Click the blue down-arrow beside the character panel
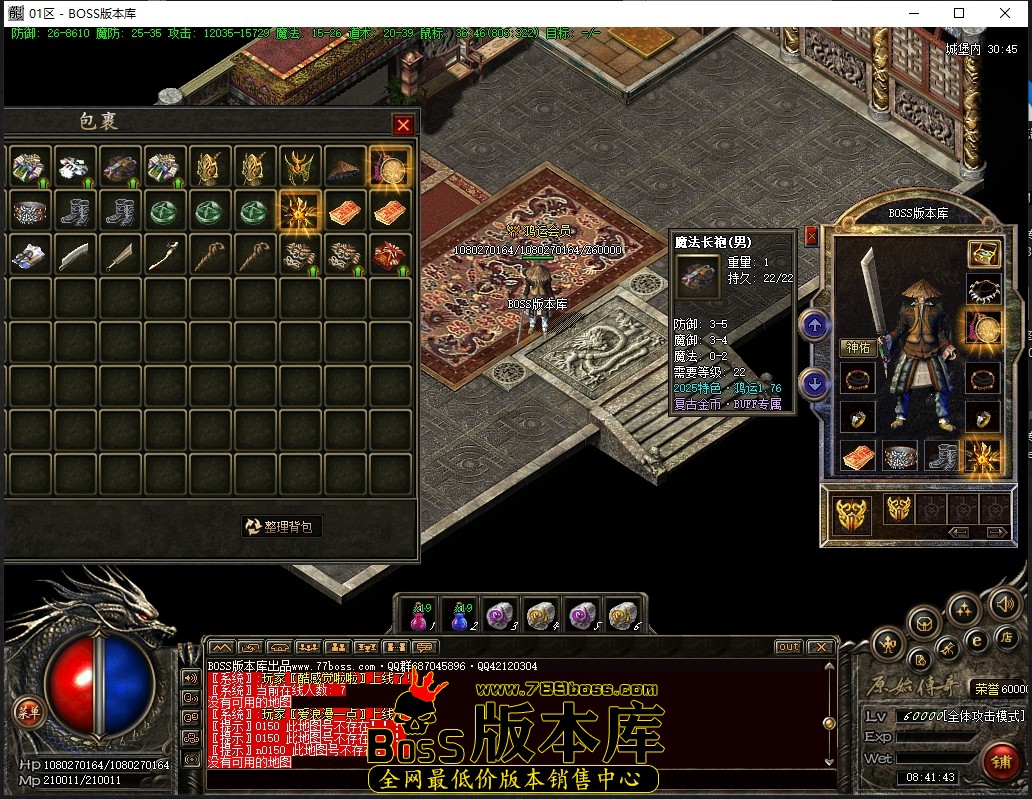 click(814, 383)
